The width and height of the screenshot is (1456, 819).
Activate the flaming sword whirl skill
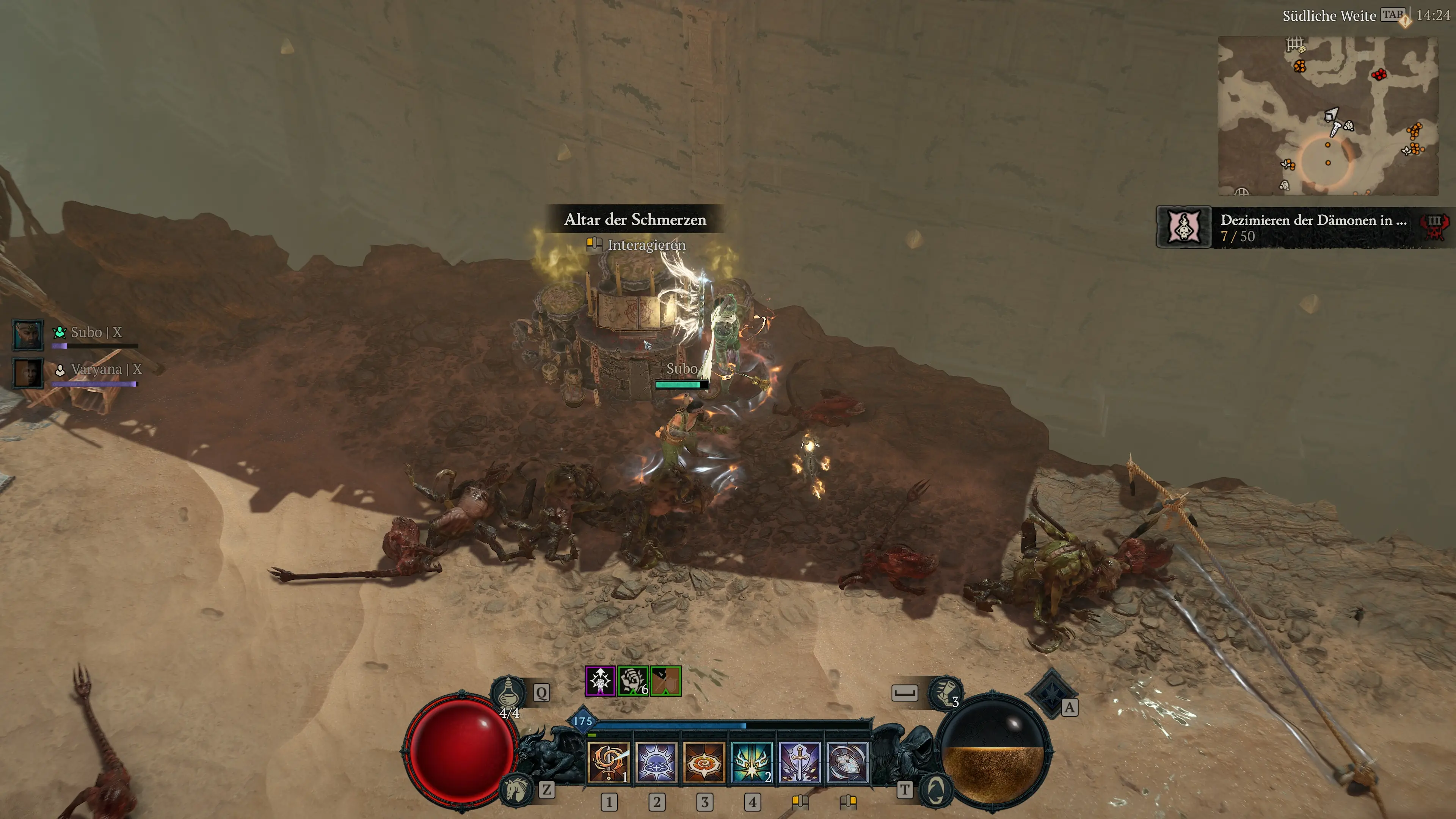pyautogui.click(x=608, y=762)
